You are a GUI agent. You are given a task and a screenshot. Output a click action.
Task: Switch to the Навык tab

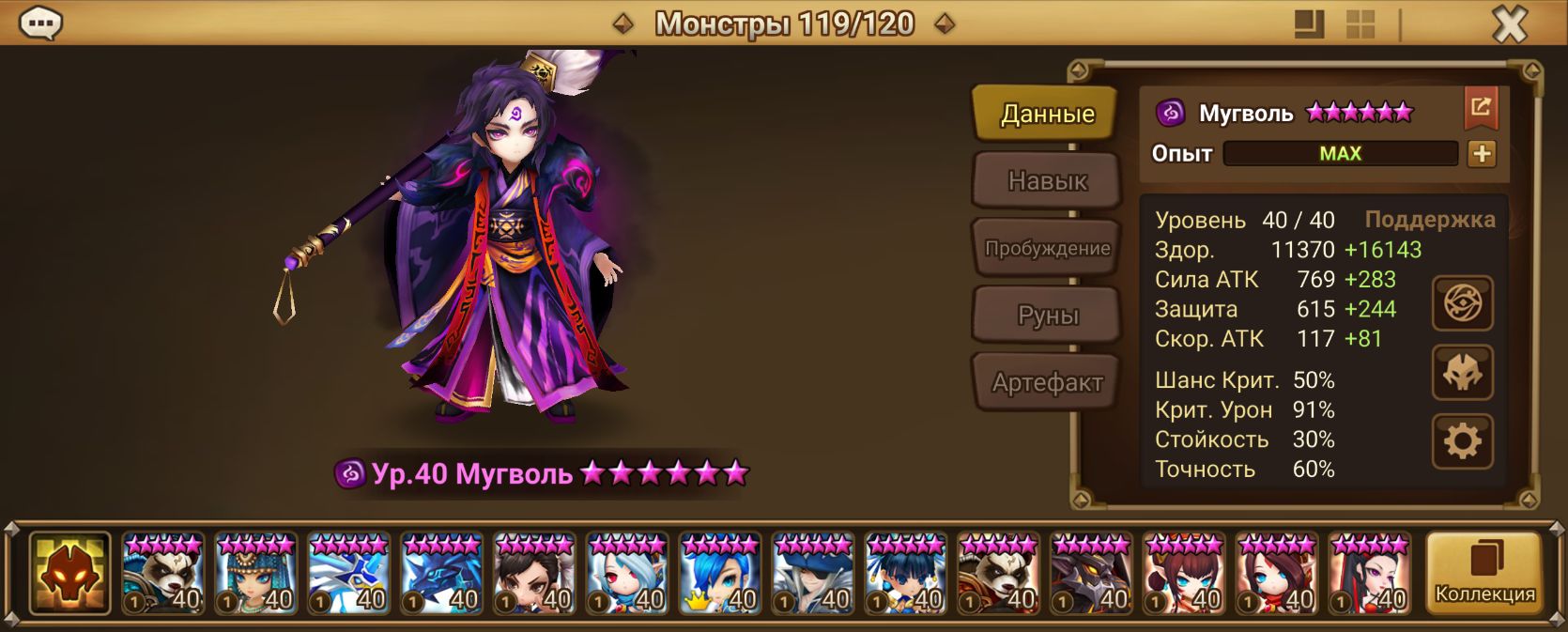point(1047,180)
